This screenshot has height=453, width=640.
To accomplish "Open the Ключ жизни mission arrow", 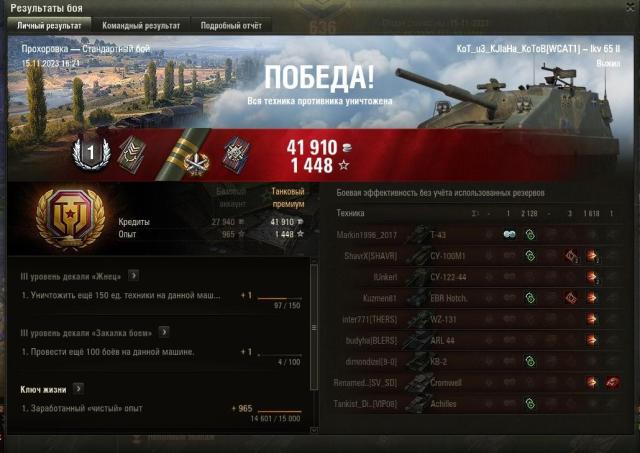I will (x=78, y=388).
